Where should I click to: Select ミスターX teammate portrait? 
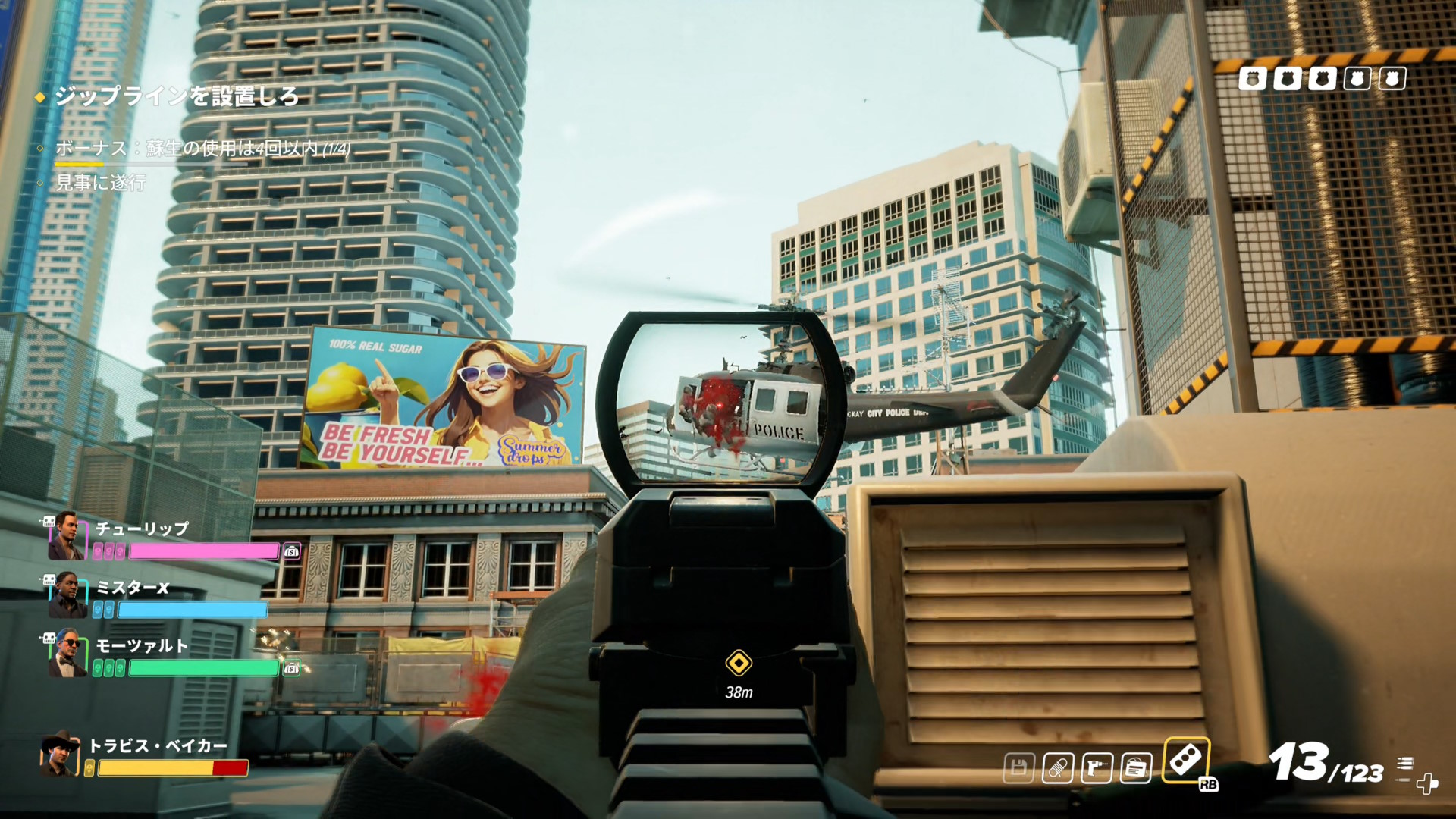[66, 595]
